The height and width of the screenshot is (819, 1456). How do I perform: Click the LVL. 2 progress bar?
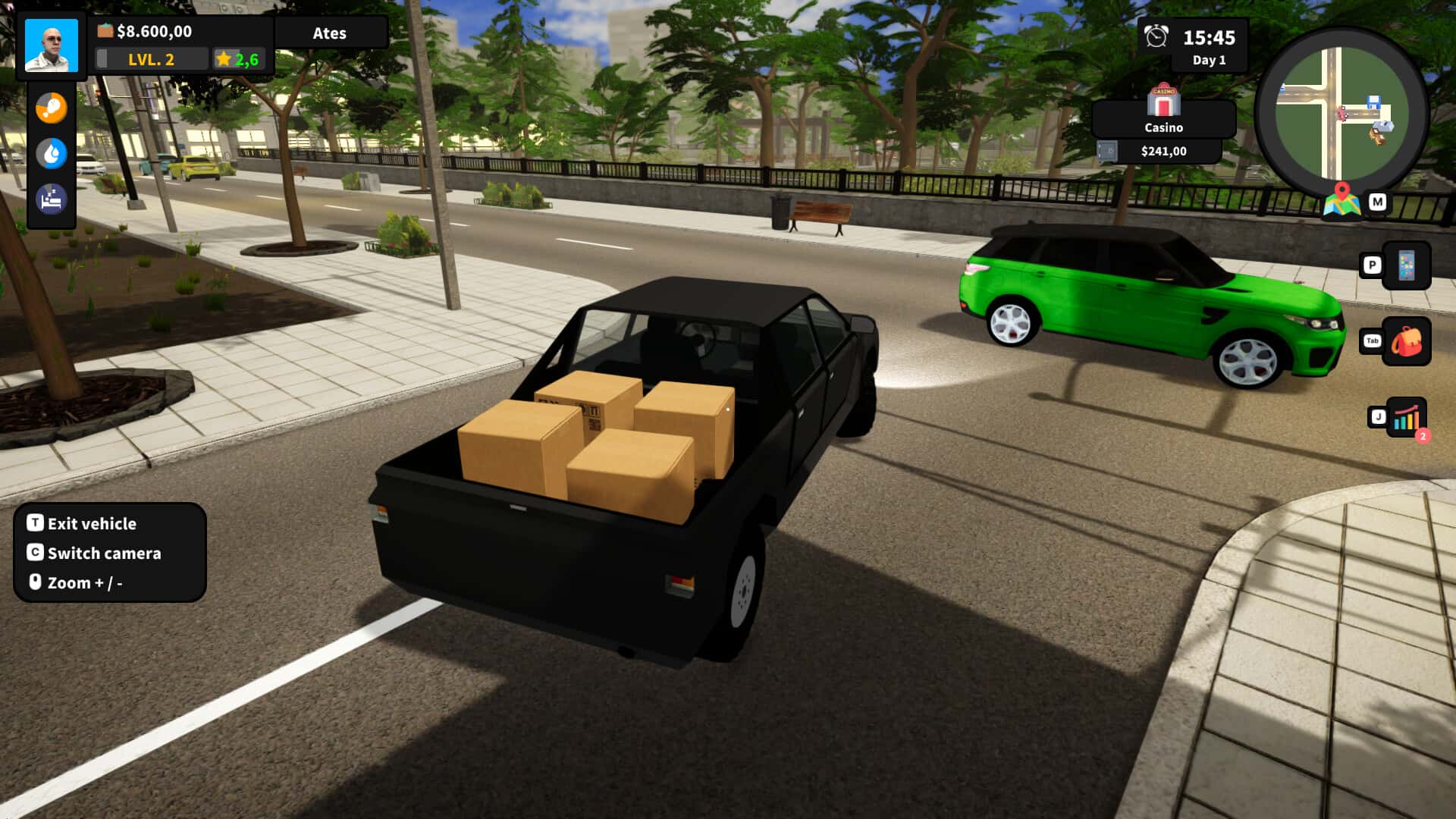[x=150, y=58]
